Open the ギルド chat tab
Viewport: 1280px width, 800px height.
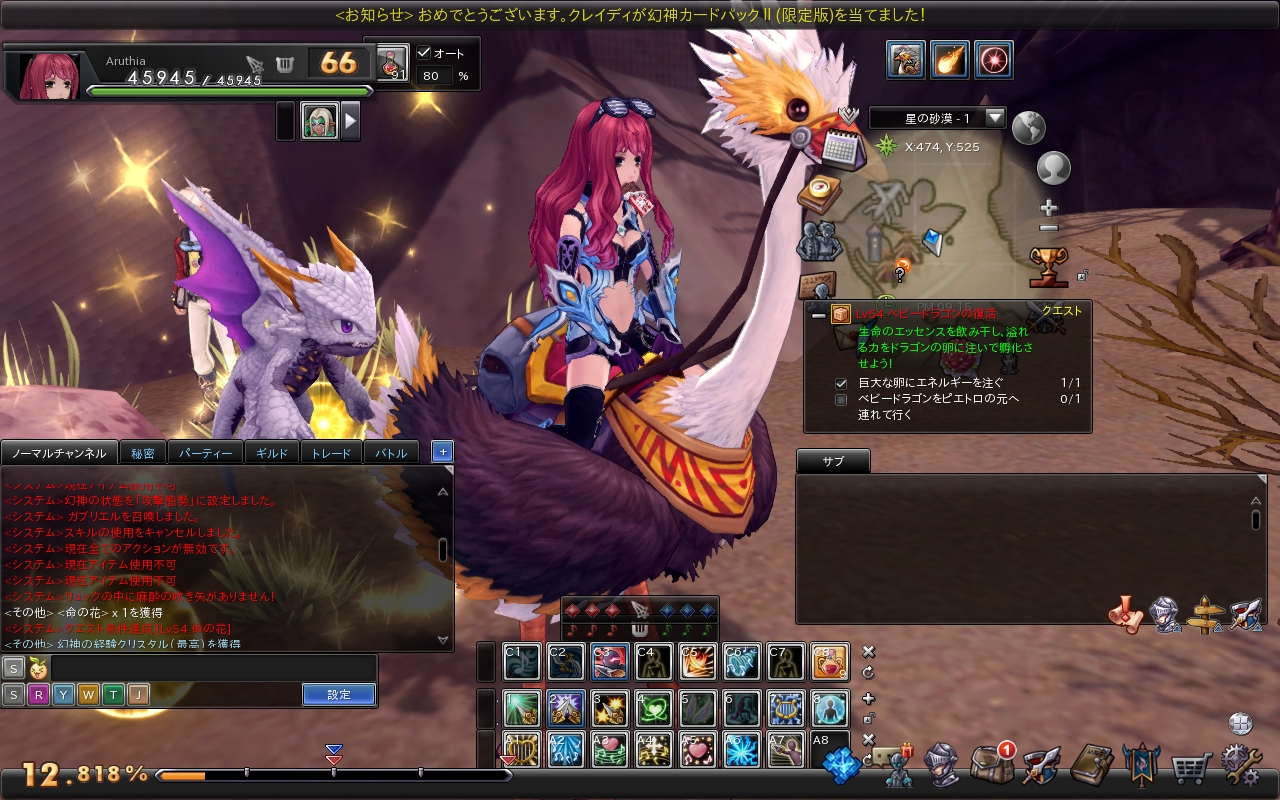(272, 453)
